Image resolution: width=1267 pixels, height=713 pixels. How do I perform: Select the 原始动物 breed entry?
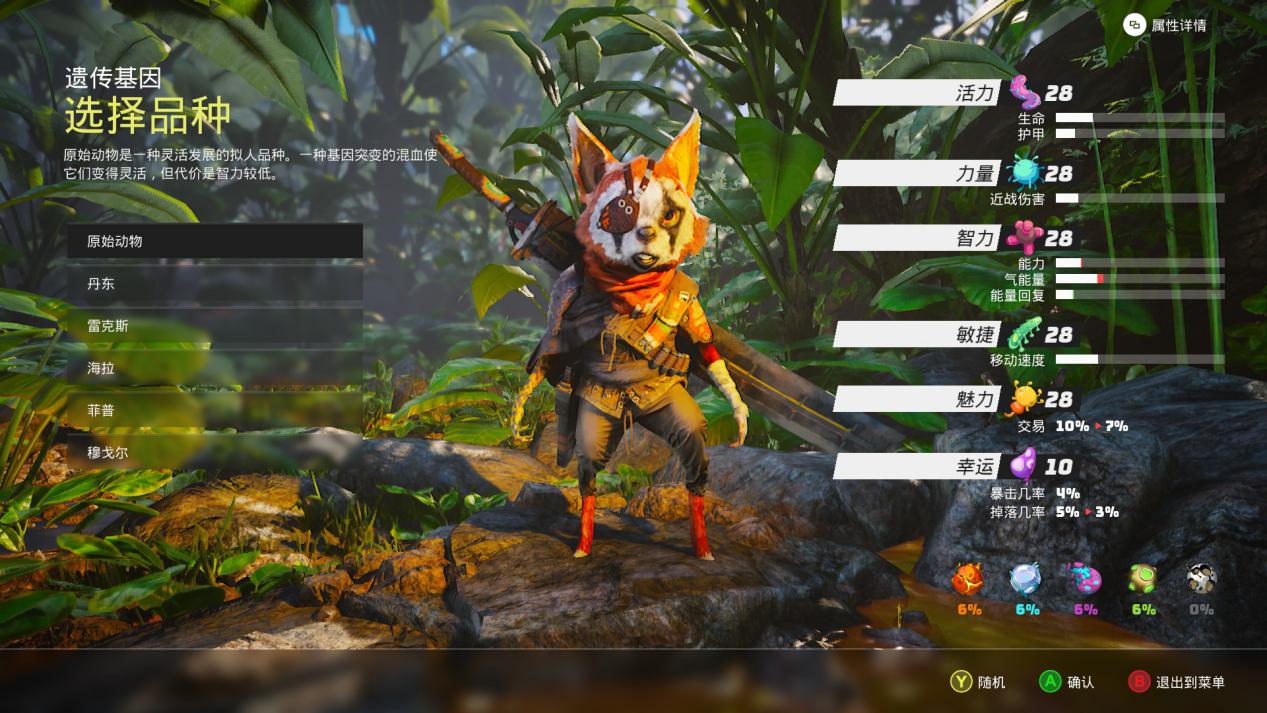215,241
